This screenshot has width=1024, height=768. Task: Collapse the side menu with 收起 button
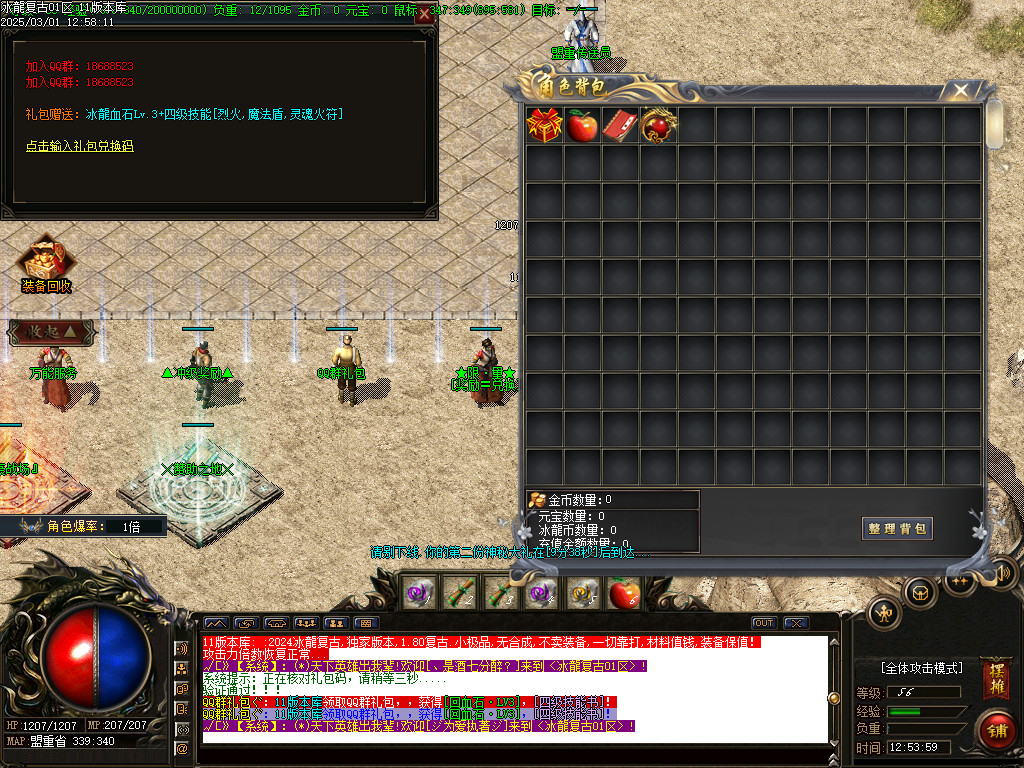(52, 332)
